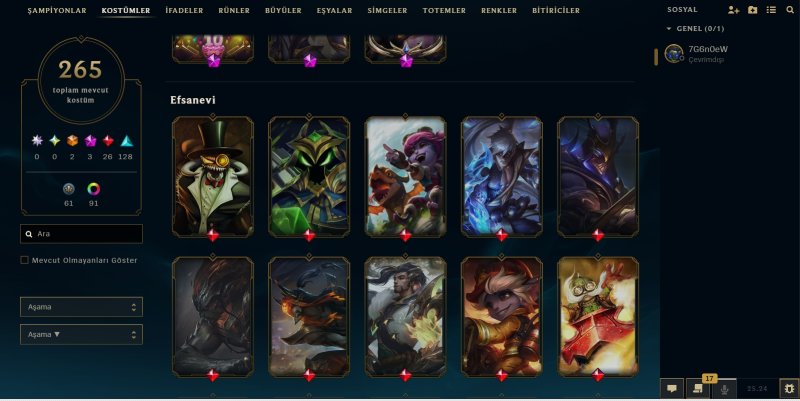Show the Totemler tab
The height and width of the screenshot is (401, 800).
pyautogui.click(x=444, y=11)
